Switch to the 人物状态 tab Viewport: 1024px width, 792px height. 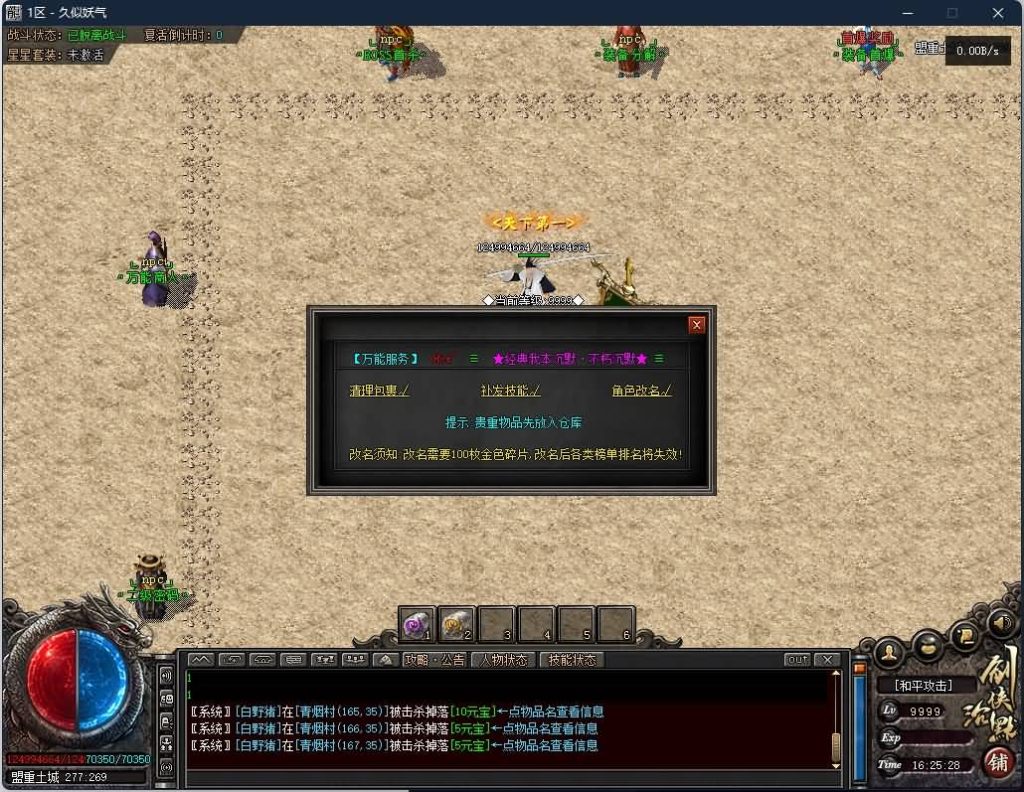(503, 660)
